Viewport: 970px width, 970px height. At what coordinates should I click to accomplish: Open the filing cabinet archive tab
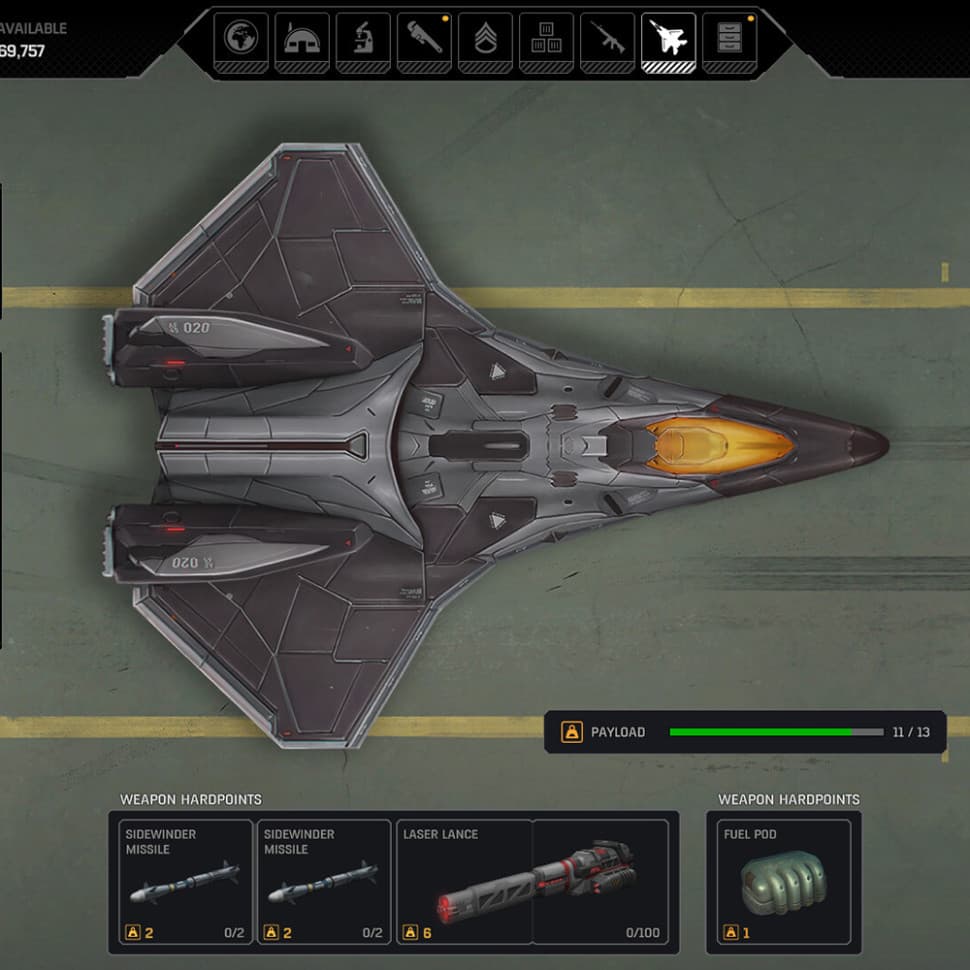tap(729, 40)
